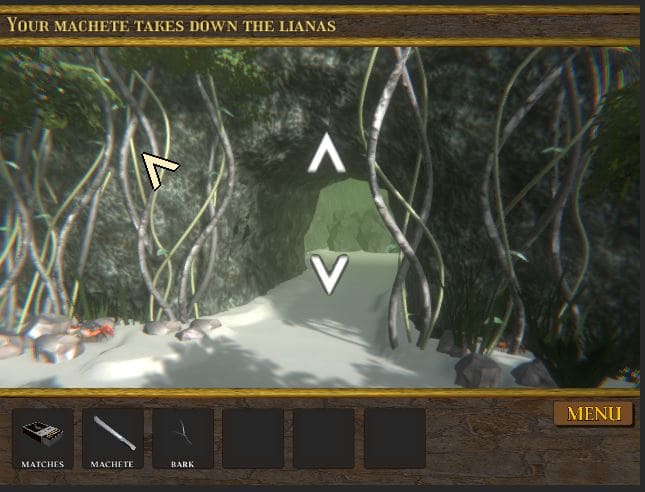This screenshot has height=492, width=645.
Task: Choose the Machete from inventory
Action: click(113, 438)
